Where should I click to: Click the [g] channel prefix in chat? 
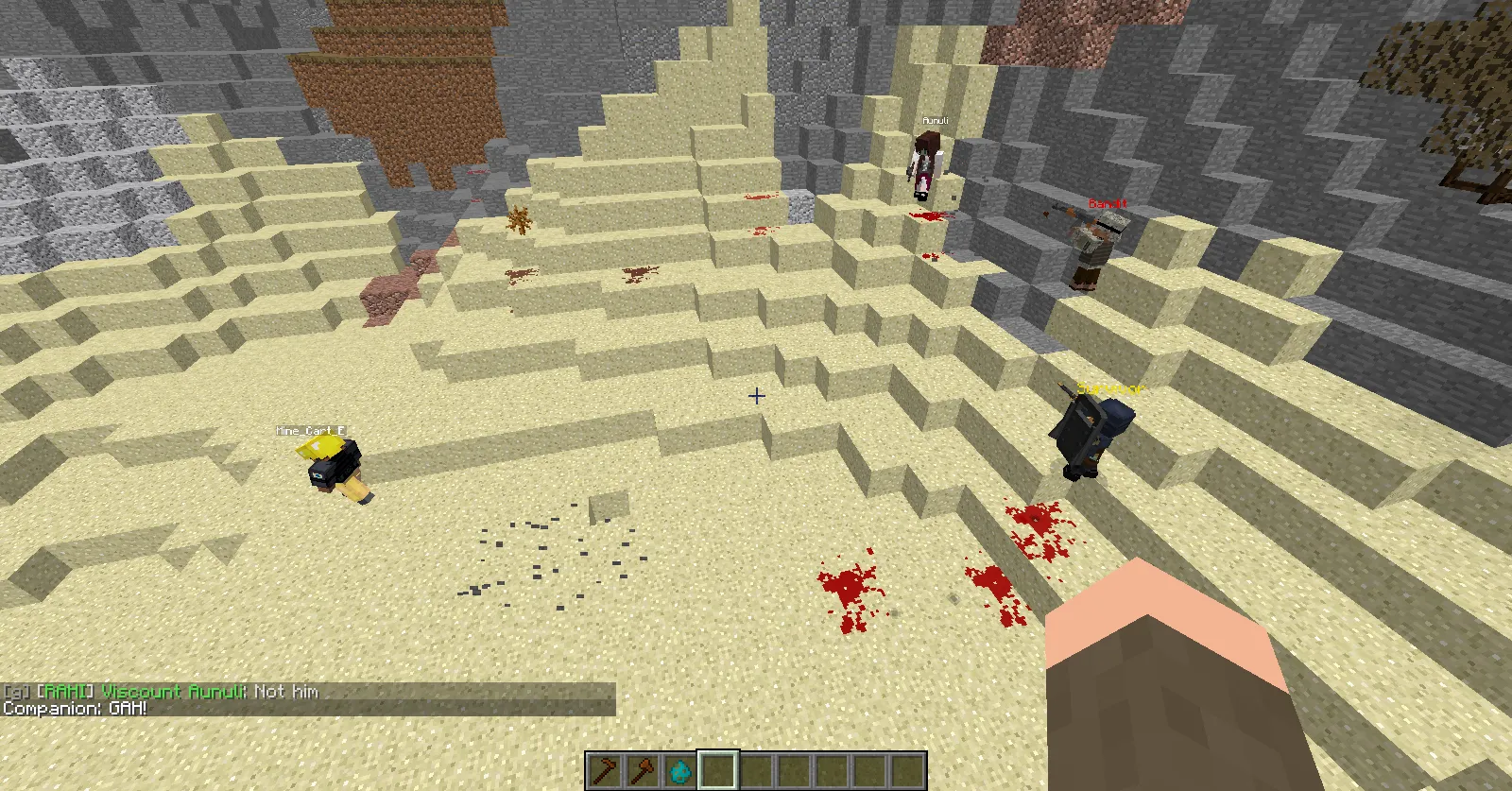(15, 692)
